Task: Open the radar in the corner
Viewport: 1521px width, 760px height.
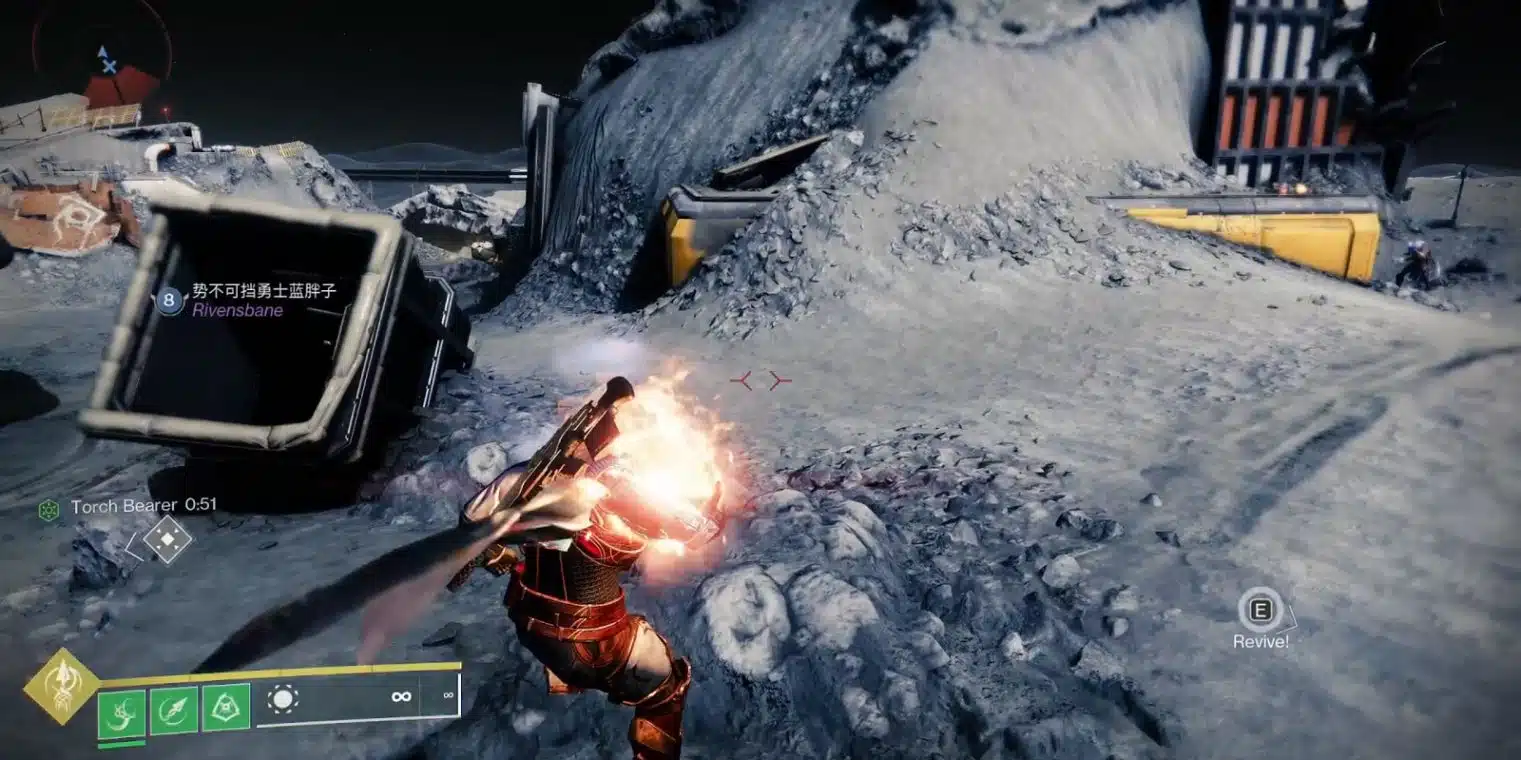Action: click(x=102, y=55)
